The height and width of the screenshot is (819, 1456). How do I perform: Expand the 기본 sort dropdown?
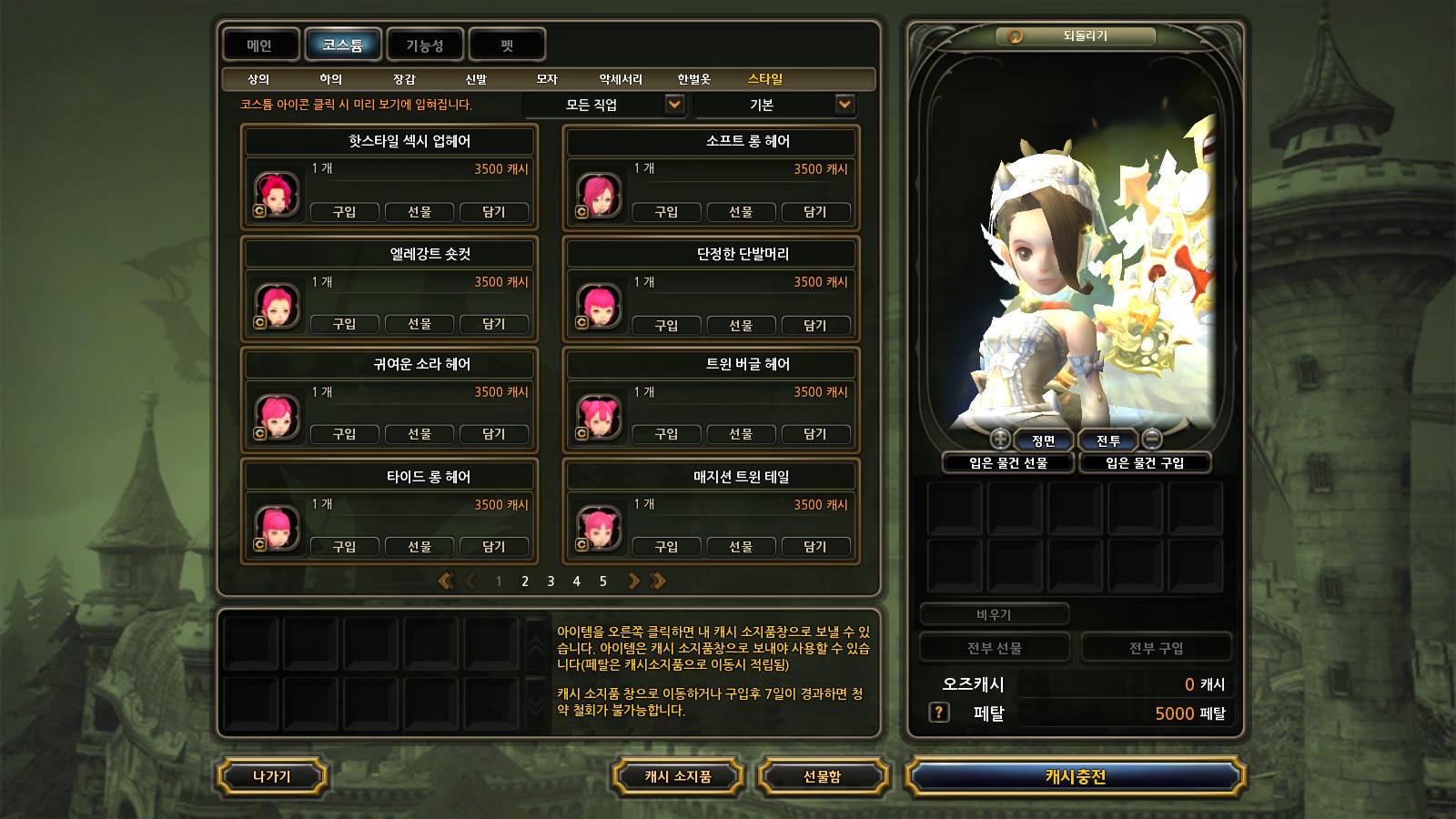pos(774,105)
